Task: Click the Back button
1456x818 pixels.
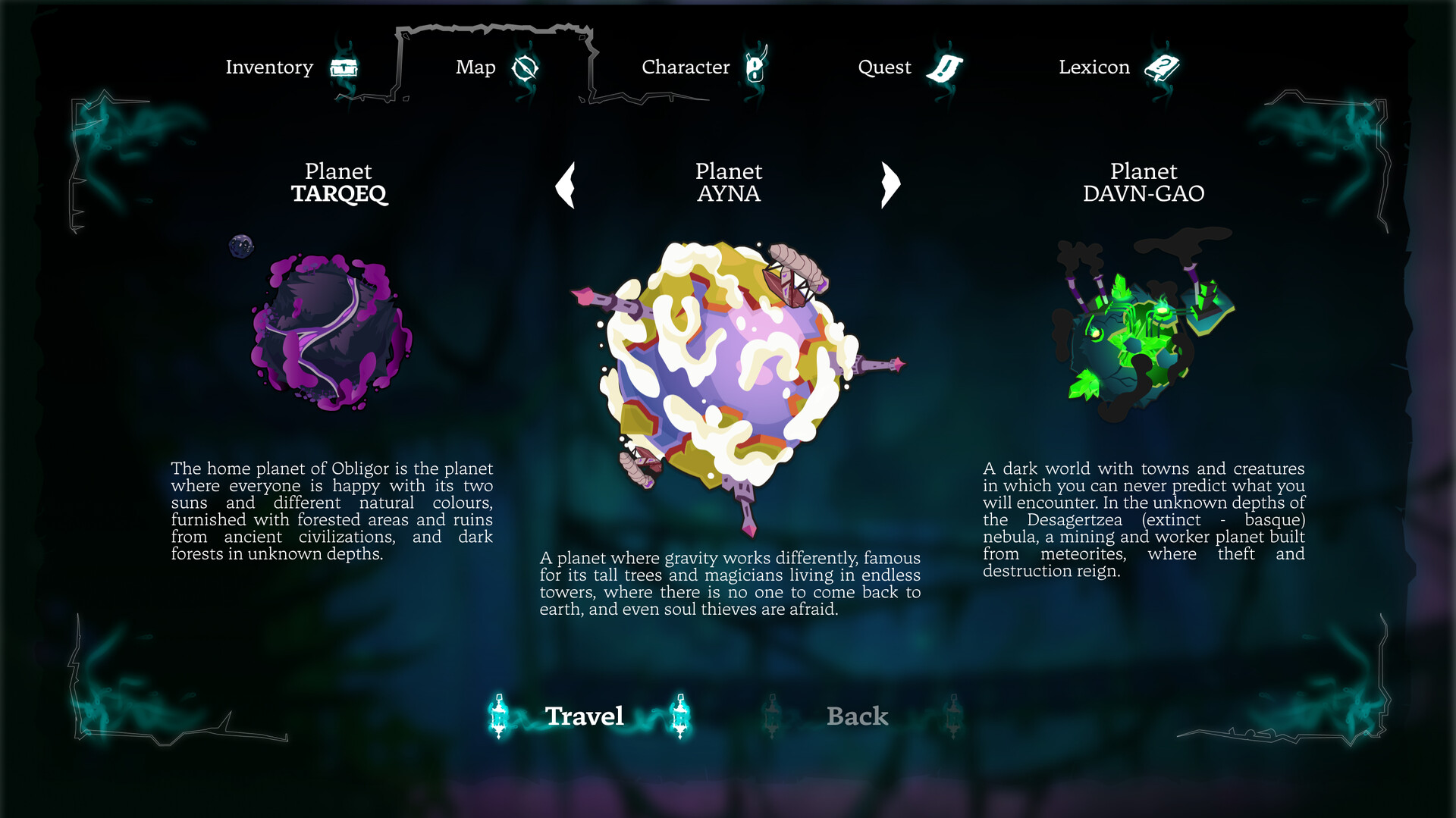Action: 855,716
